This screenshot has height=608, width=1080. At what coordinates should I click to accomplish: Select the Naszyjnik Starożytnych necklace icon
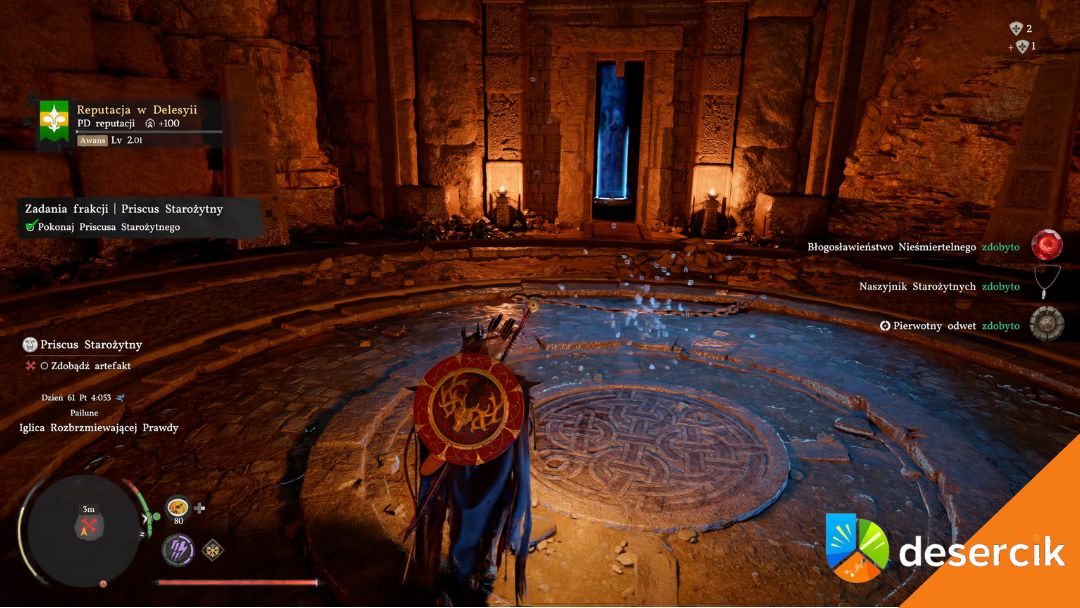tap(1047, 285)
